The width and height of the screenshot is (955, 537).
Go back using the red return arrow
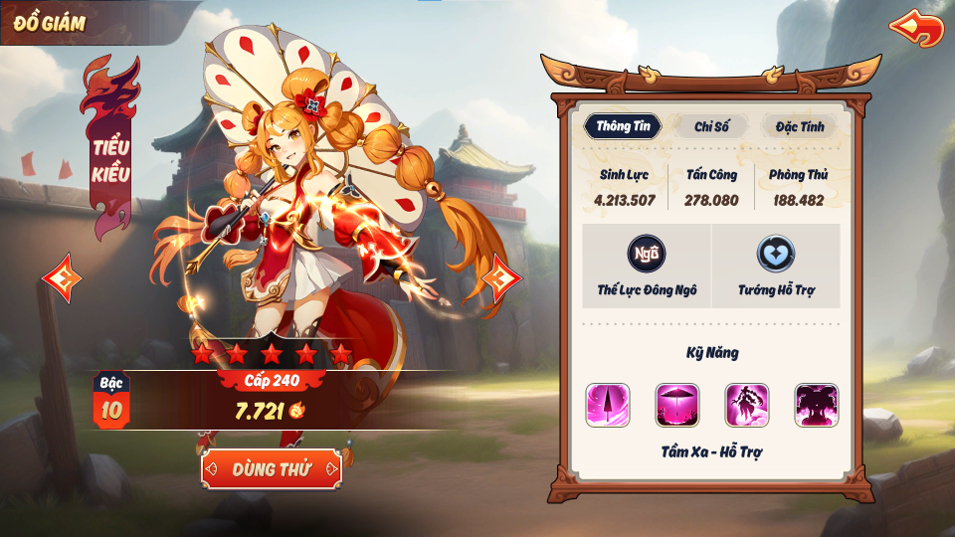pyautogui.click(x=916, y=27)
